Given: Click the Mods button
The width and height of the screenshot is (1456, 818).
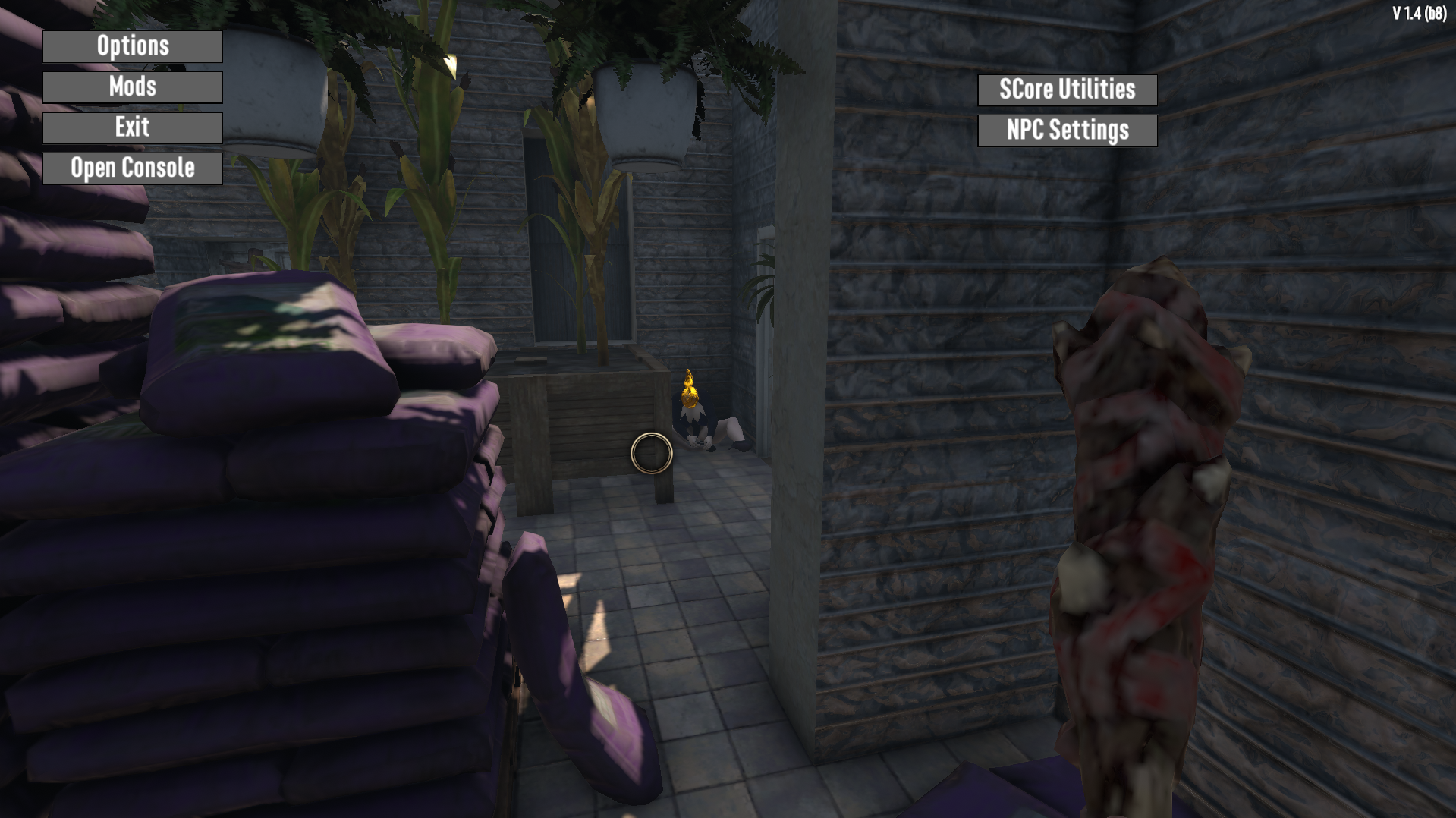Looking at the screenshot, I should point(133,87).
